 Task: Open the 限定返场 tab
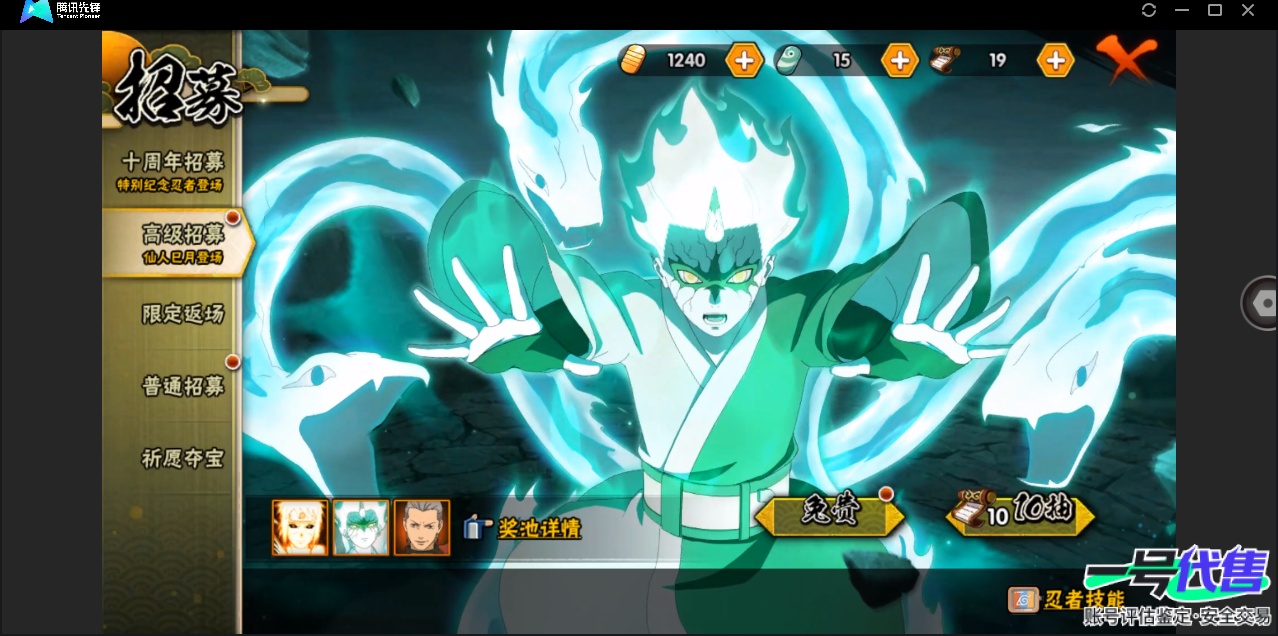[181, 314]
